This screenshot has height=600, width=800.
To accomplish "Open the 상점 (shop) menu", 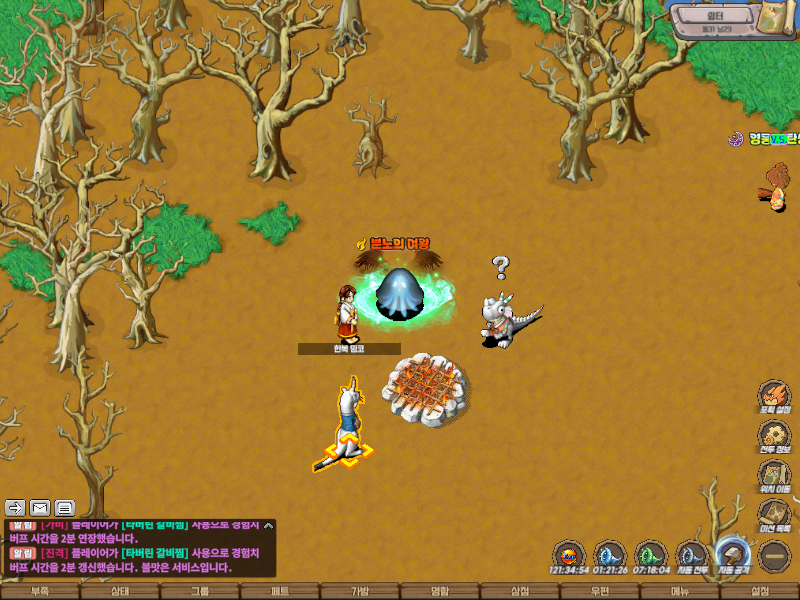I will [520, 592].
